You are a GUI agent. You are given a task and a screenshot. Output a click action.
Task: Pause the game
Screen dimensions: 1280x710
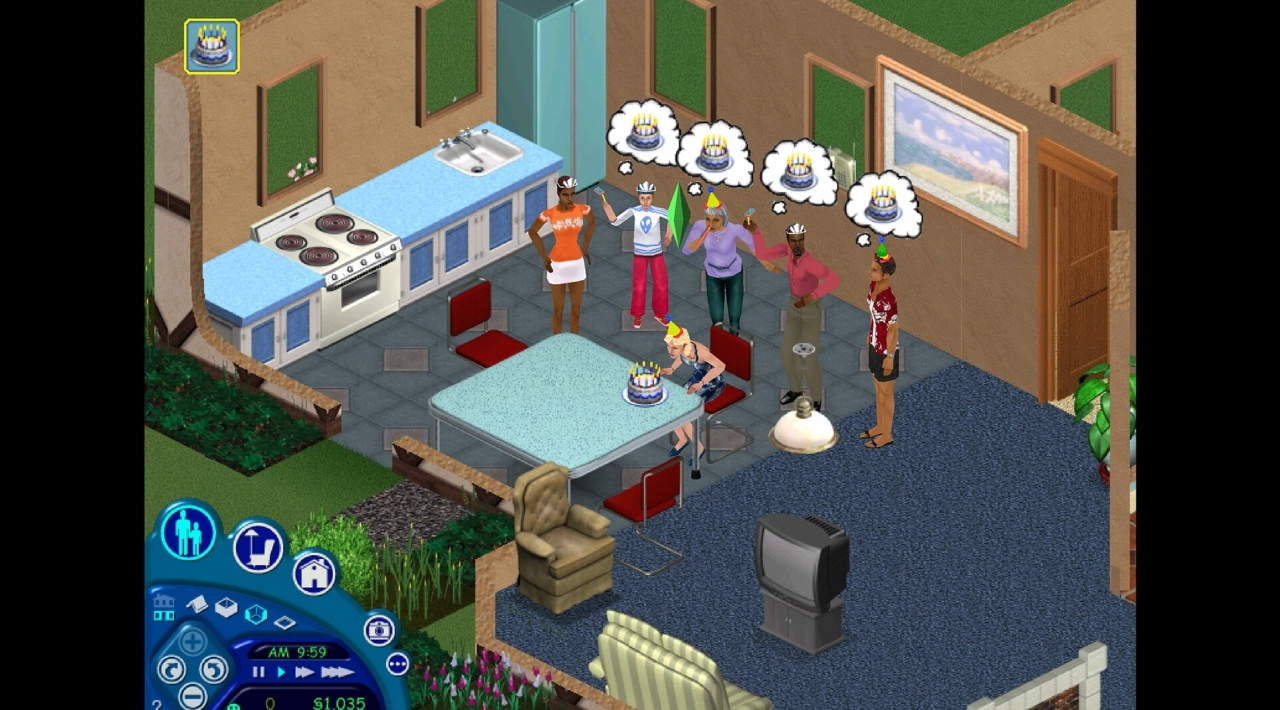tap(258, 673)
